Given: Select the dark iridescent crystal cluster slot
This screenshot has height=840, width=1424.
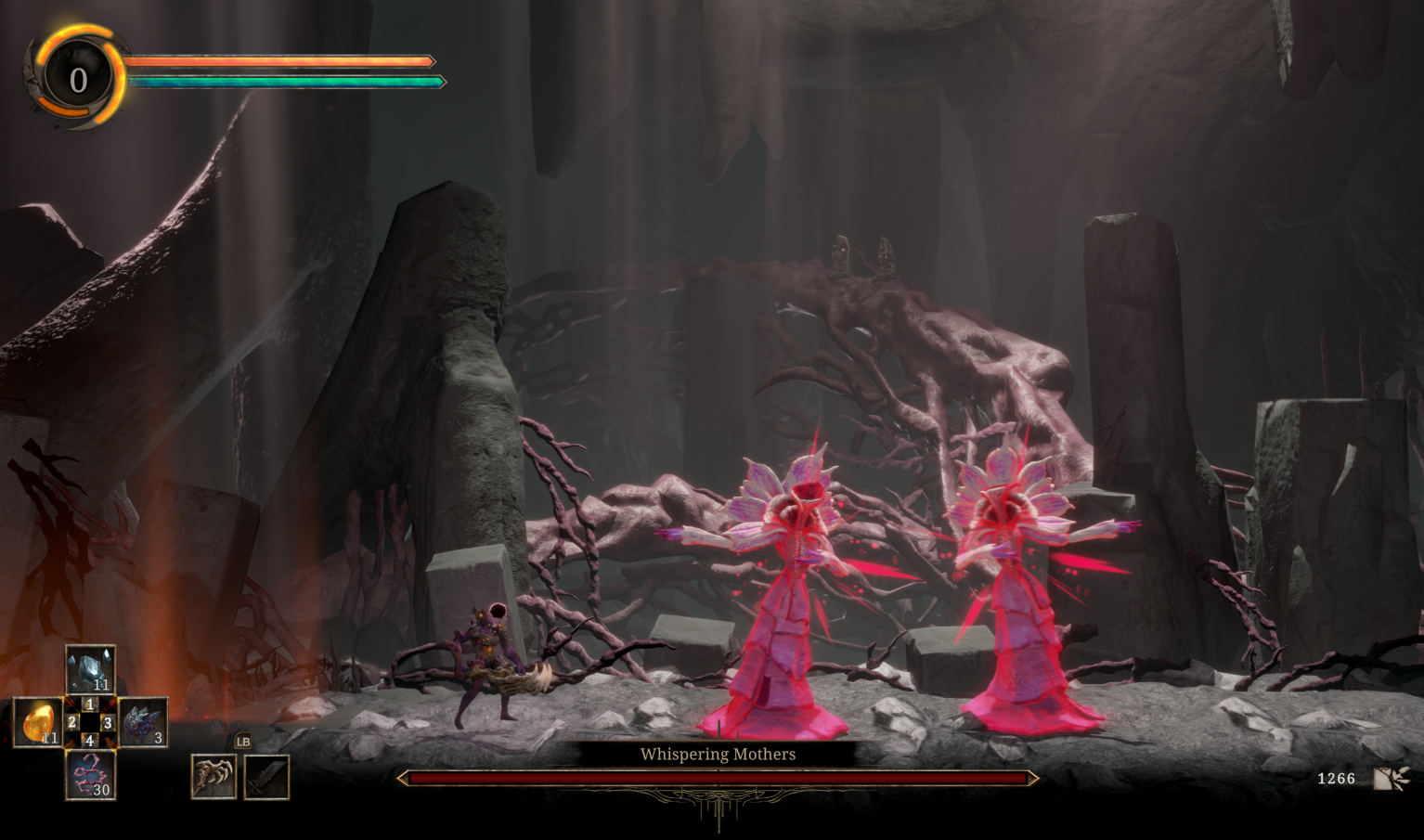Looking at the screenshot, I should tap(143, 722).
